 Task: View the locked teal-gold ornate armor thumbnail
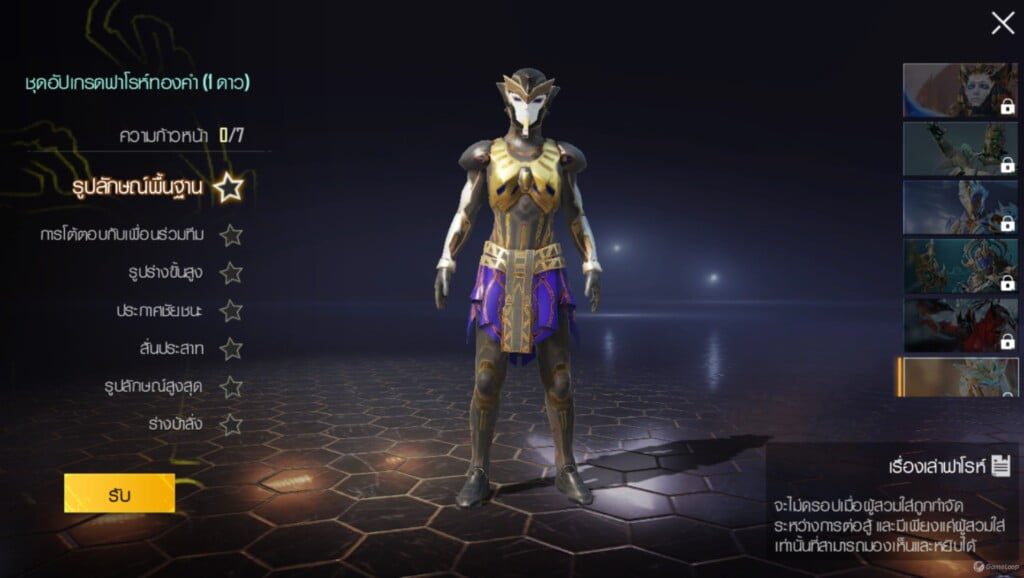coord(960,265)
